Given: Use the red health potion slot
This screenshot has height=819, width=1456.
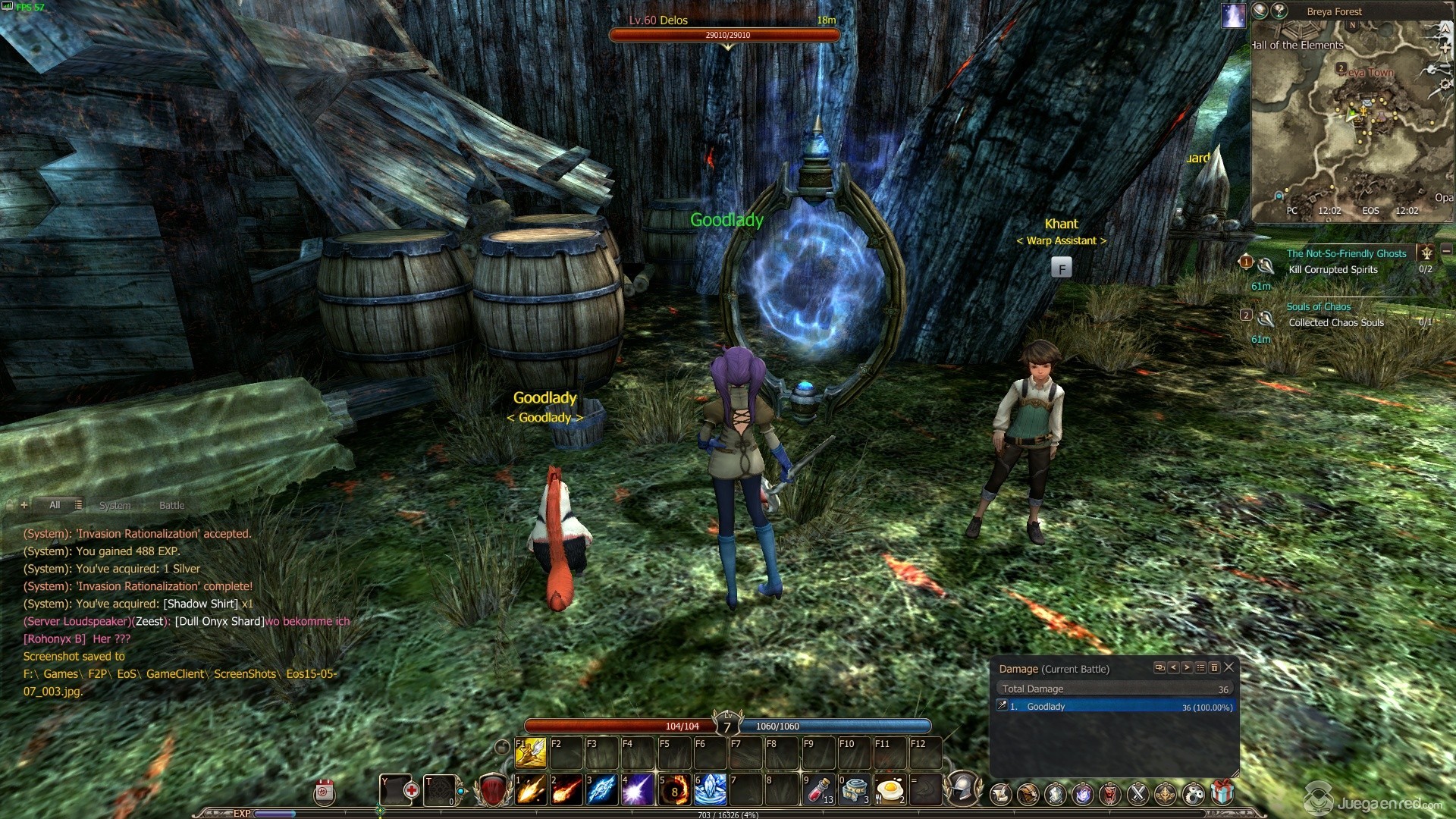Looking at the screenshot, I should coord(819,789).
